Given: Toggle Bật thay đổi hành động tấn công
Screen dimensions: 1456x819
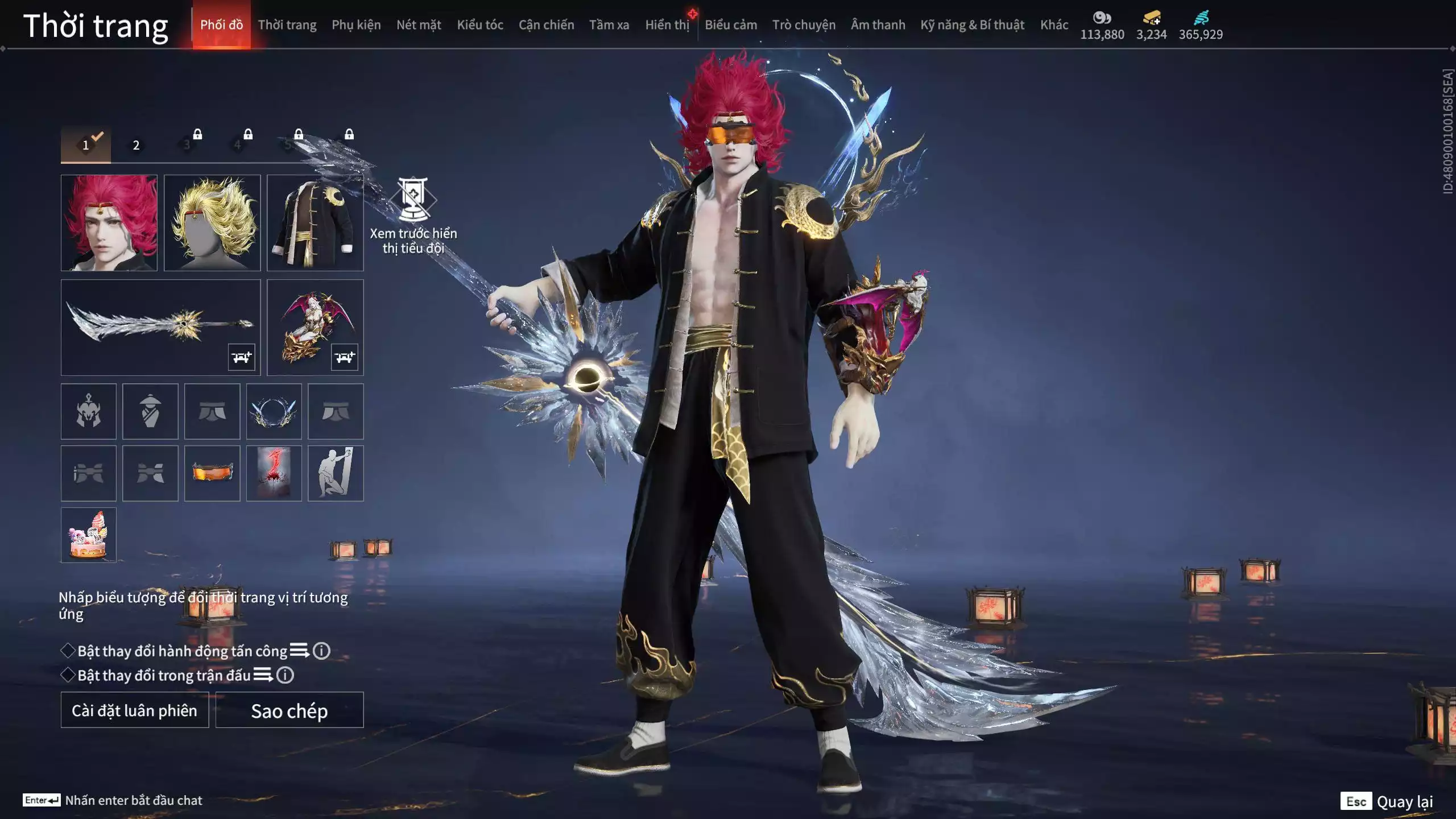Looking at the screenshot, I should pyautogui.click(x=68, y=651).
